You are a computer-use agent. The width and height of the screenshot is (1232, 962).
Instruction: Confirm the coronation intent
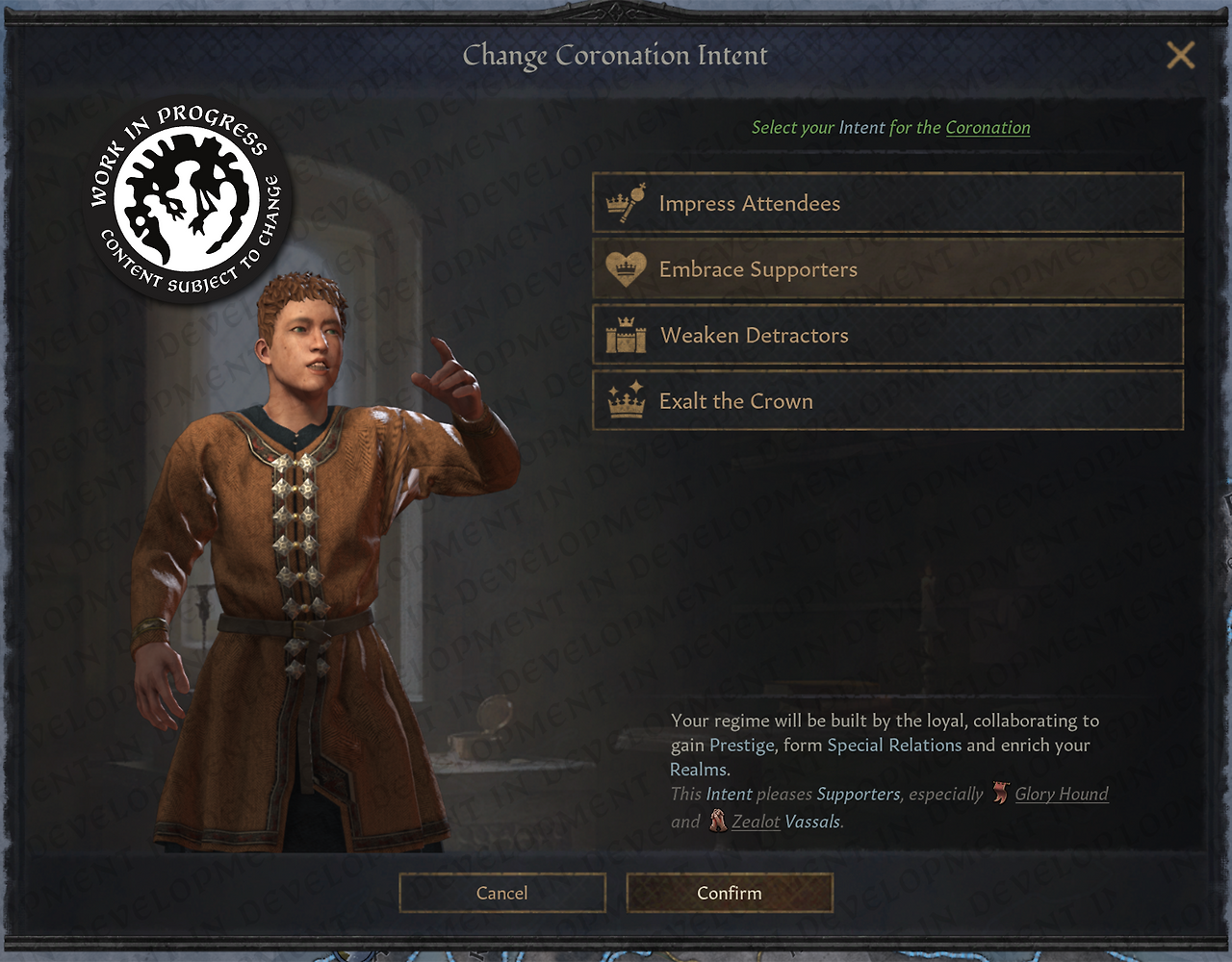(x=729, y=893)
